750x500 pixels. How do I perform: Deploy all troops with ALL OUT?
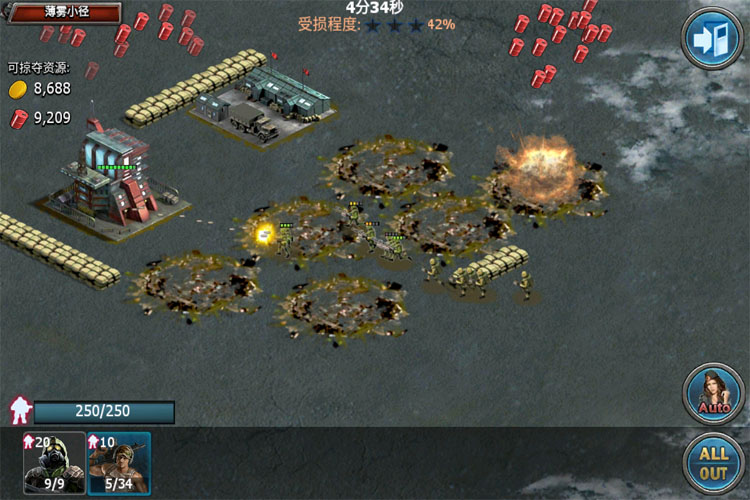(713, 462)
